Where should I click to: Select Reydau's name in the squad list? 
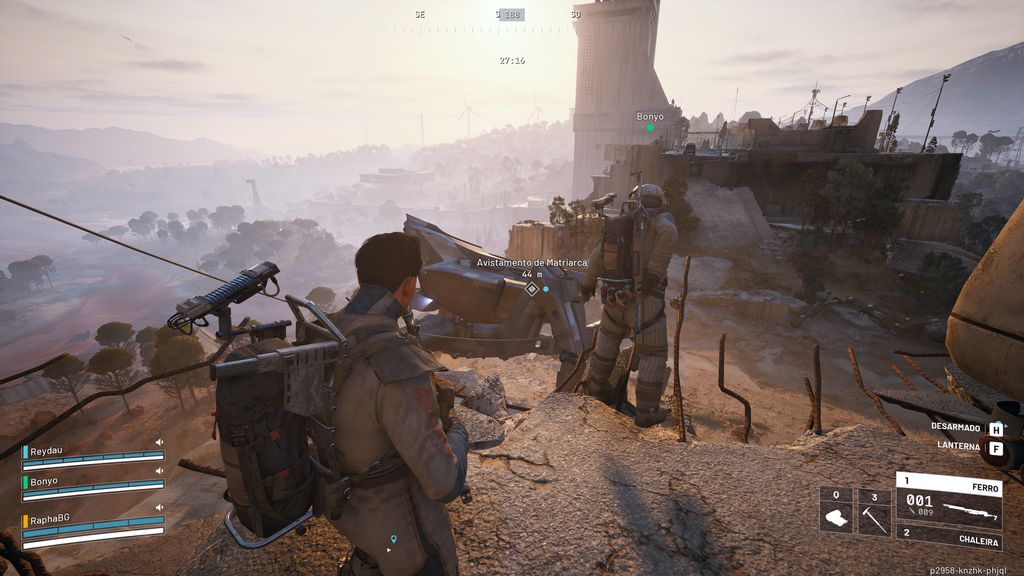(45, 452)
